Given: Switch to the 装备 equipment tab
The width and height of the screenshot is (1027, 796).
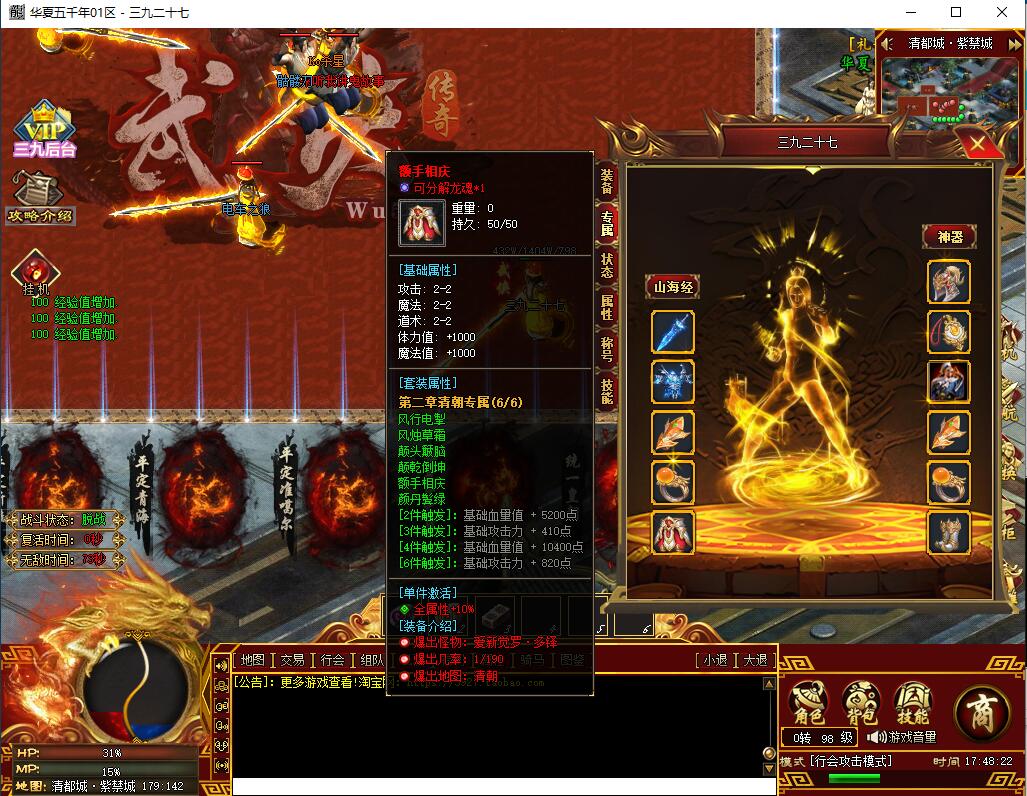Looking at the screenshot, I should 607,181.
